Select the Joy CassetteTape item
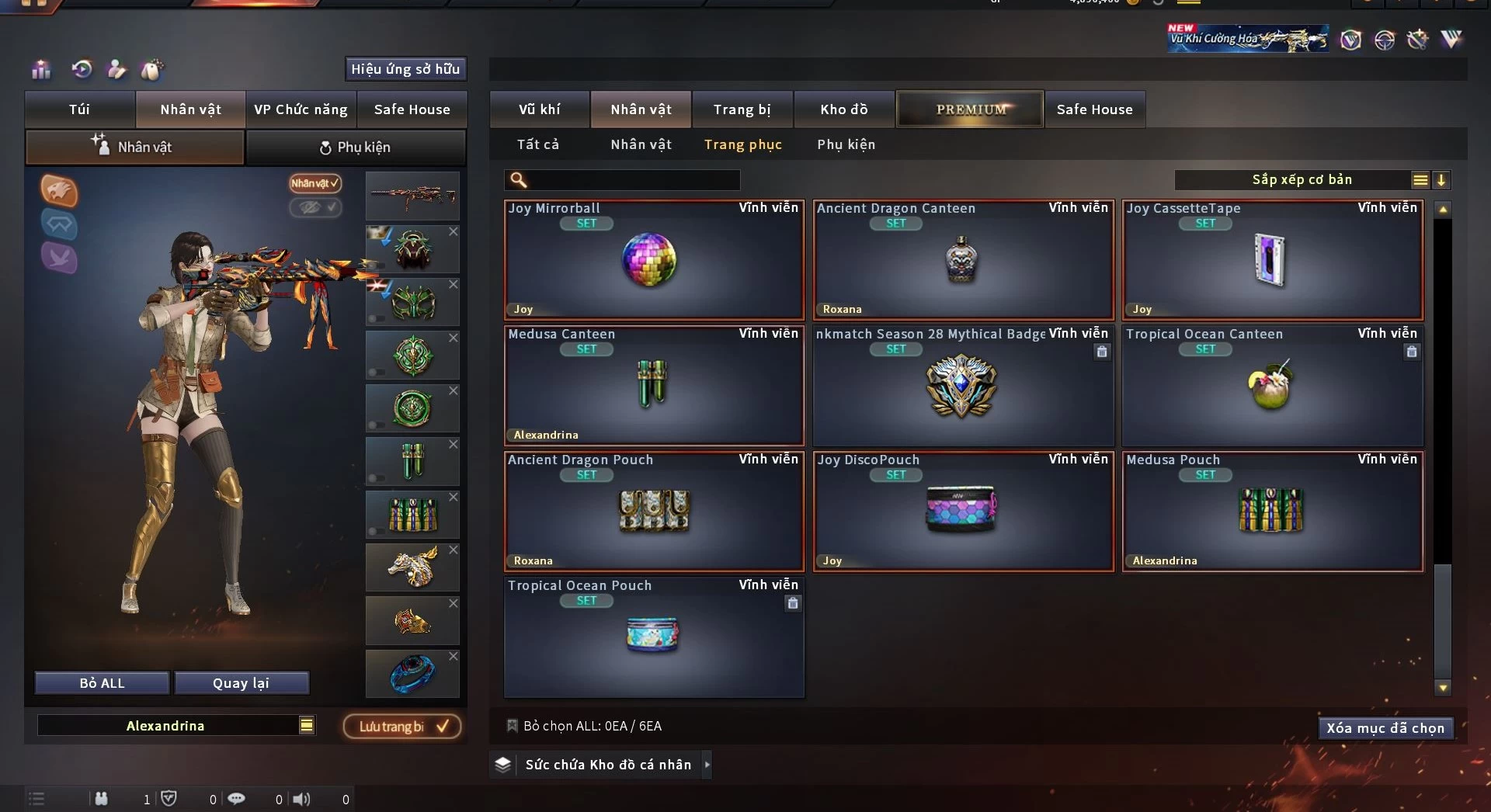This screenshot has height=812, width=1491. [1271, 260]
